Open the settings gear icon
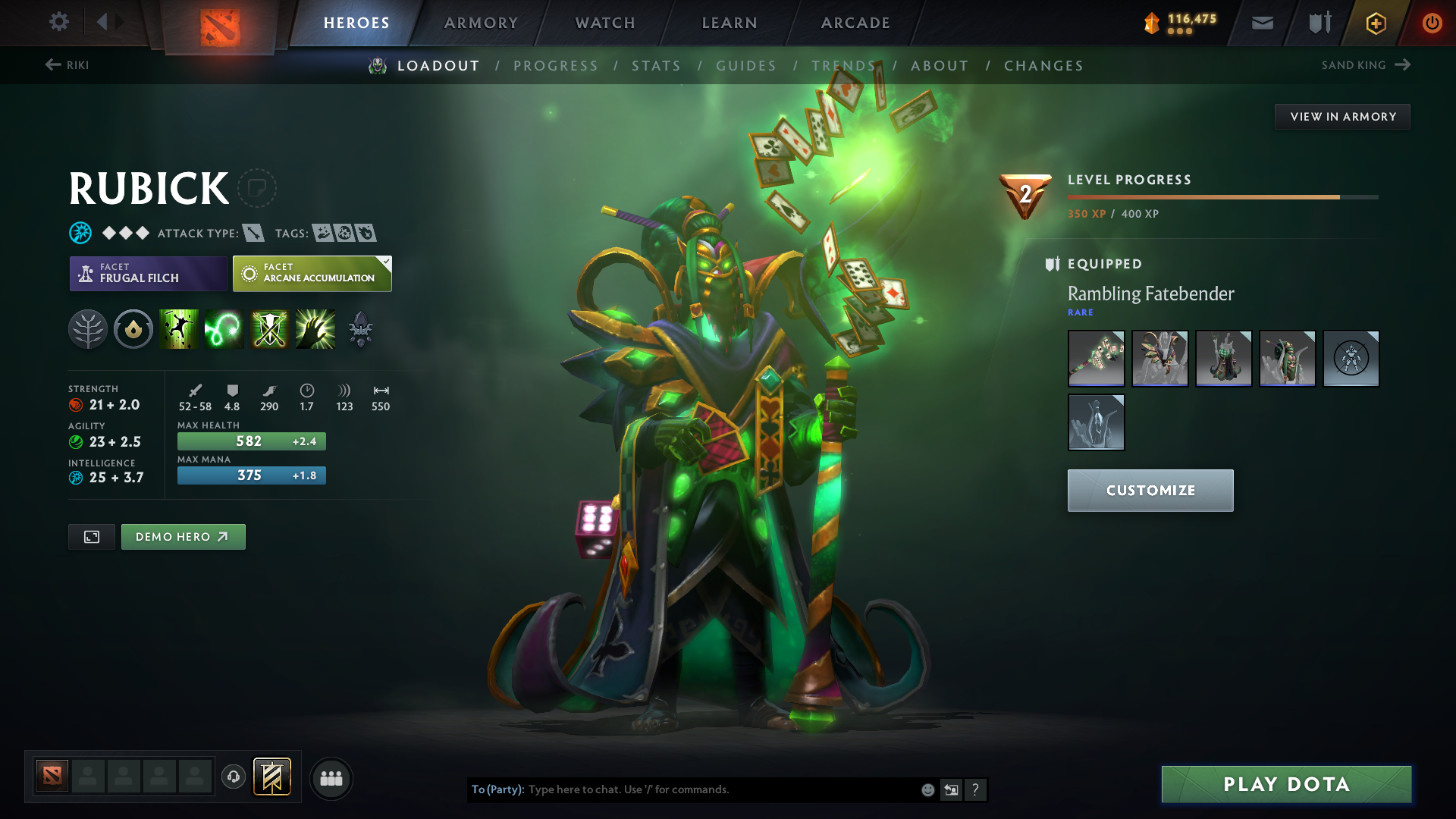 click(x=59, y=22)
